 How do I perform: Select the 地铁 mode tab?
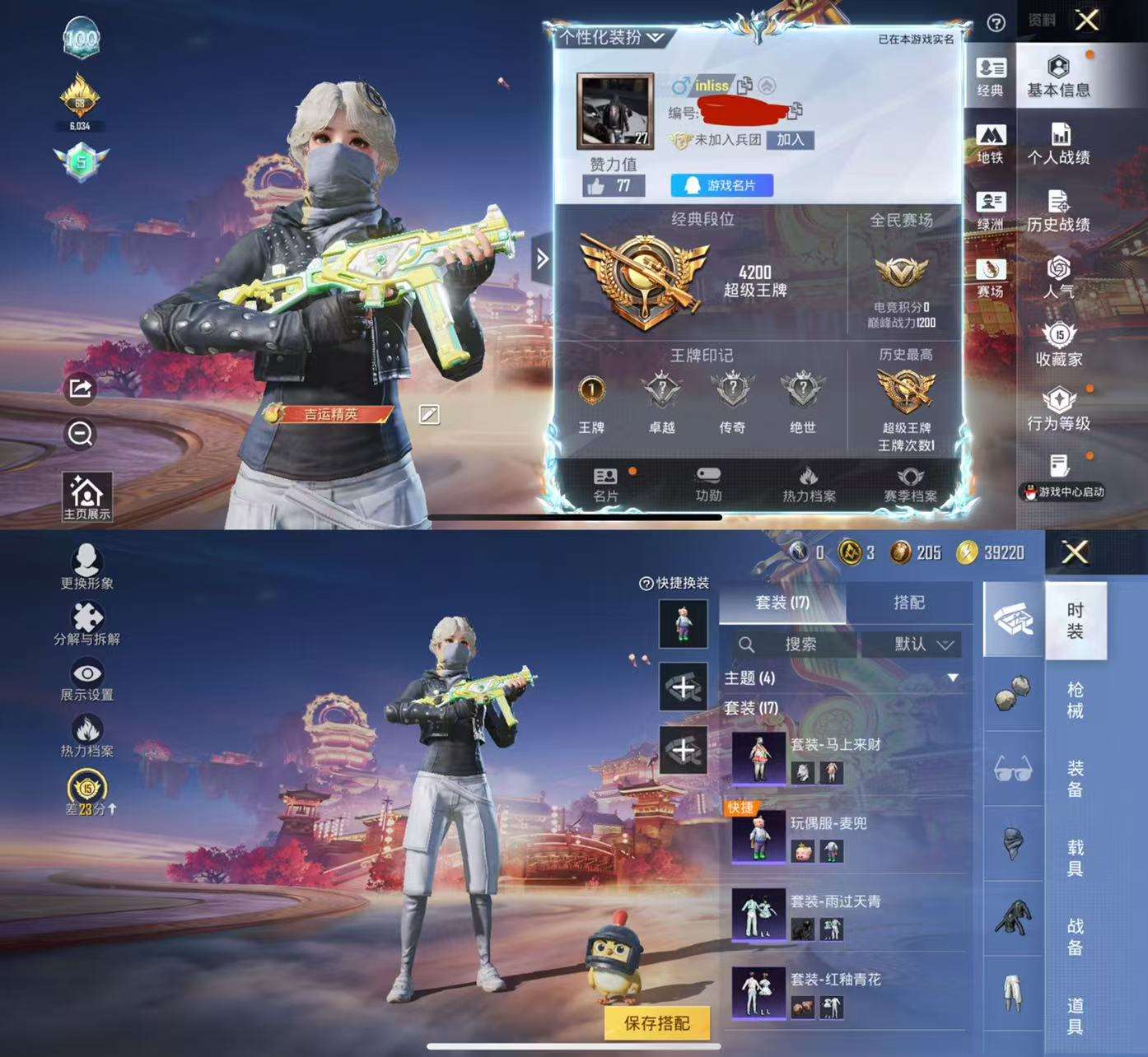tap(990, 143)
